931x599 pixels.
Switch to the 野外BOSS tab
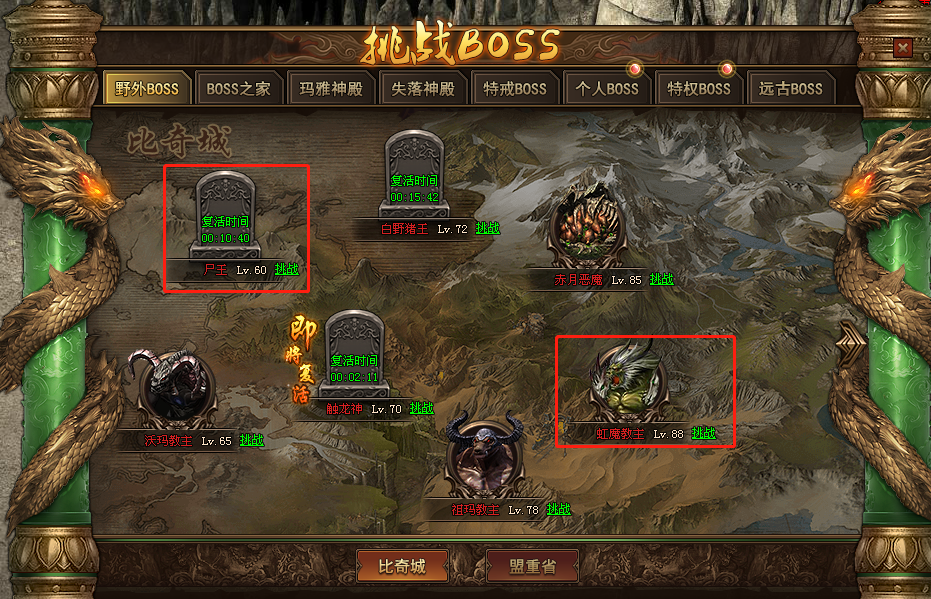[x=147, y=88]
